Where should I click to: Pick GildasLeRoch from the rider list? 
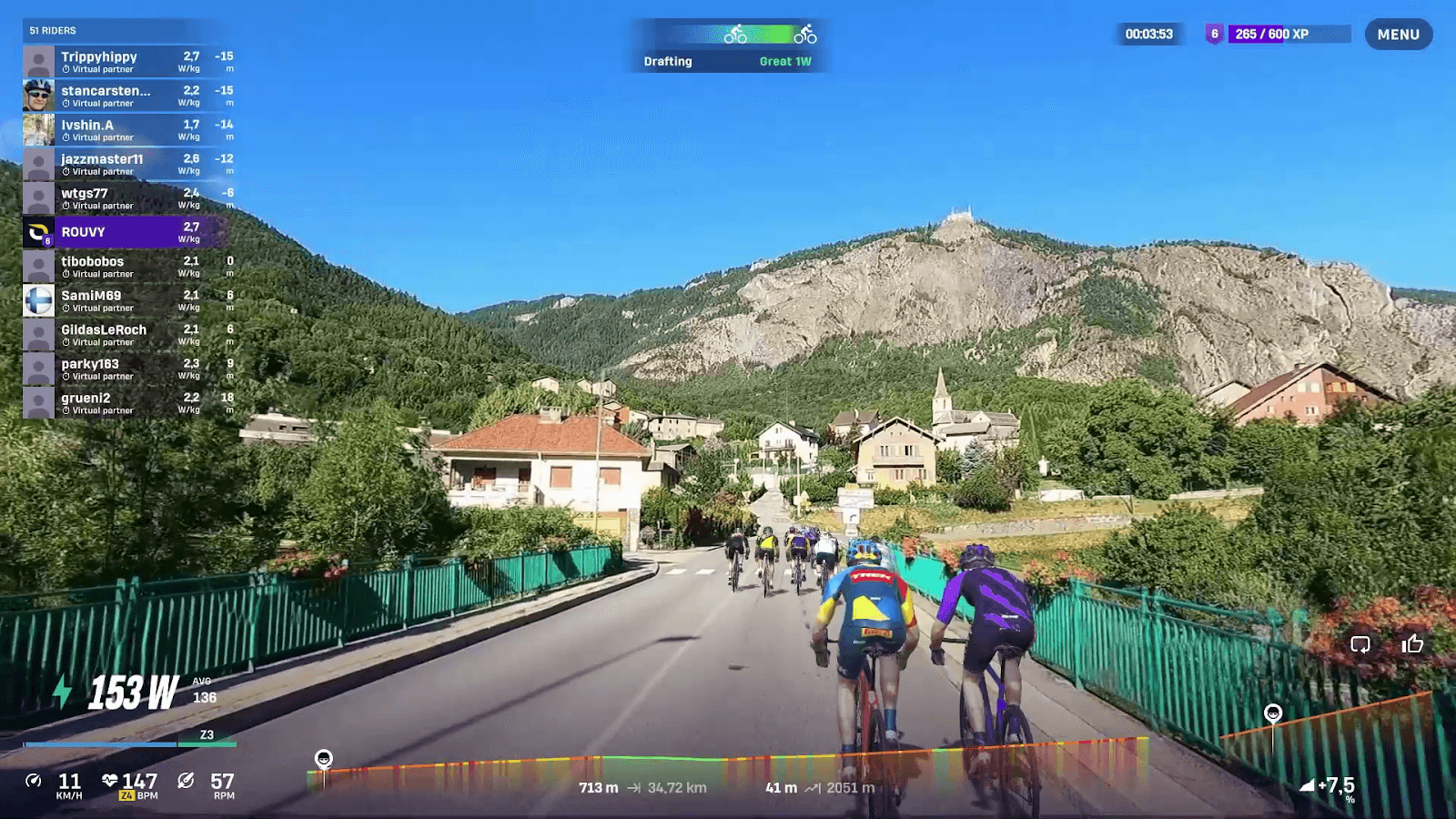pos(127,335)
